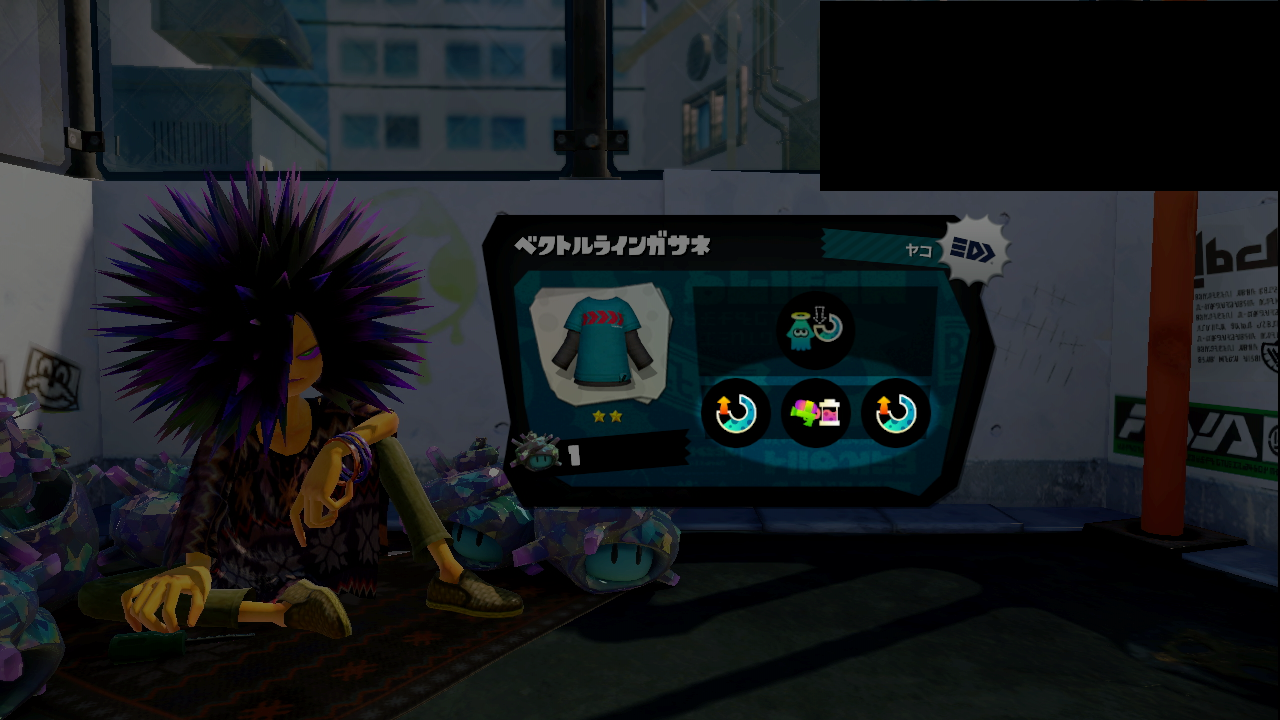Viewport: 1280px width, 720px height.
Task: Select the rightmost Ink Recovery Up ability slot
Action: pyautogui.click(x=894, y=414)
